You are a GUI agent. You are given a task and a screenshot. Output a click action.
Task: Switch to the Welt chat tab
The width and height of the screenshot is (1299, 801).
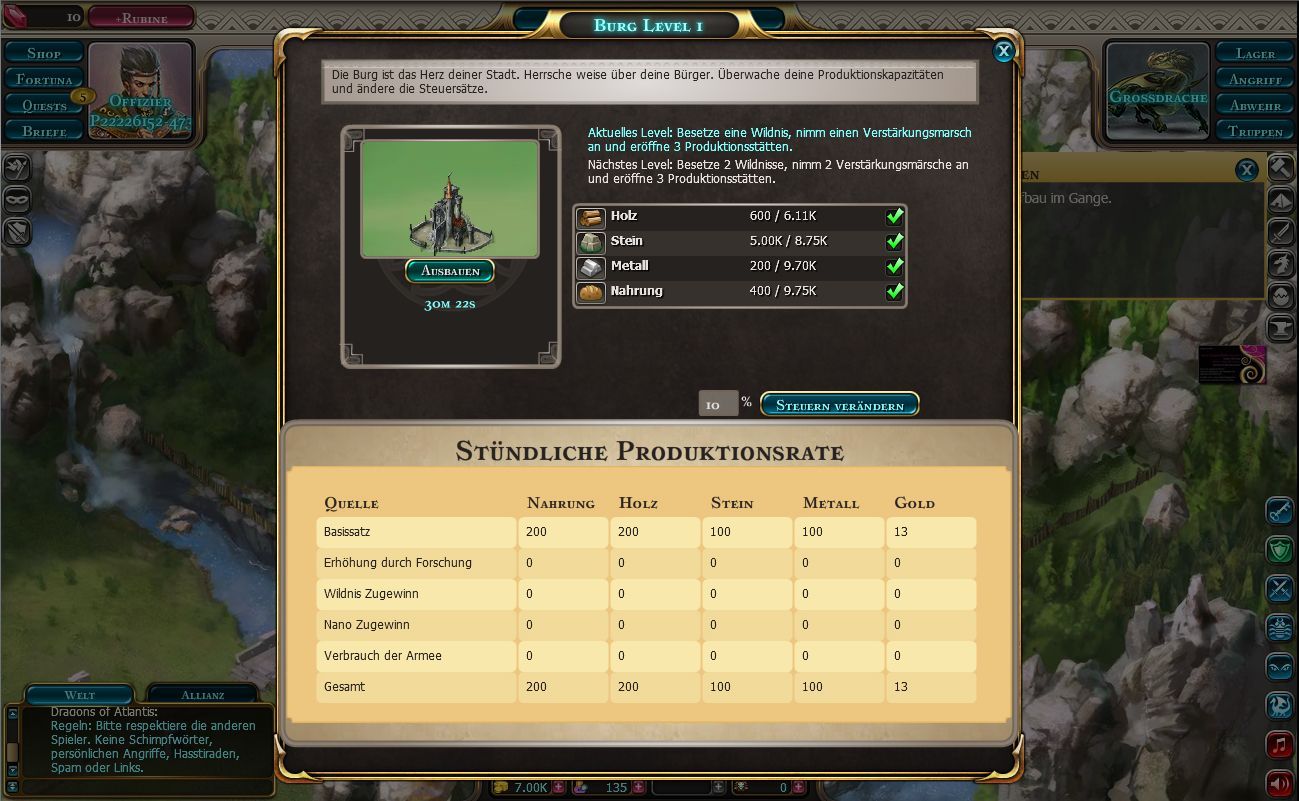pos(79,694)
